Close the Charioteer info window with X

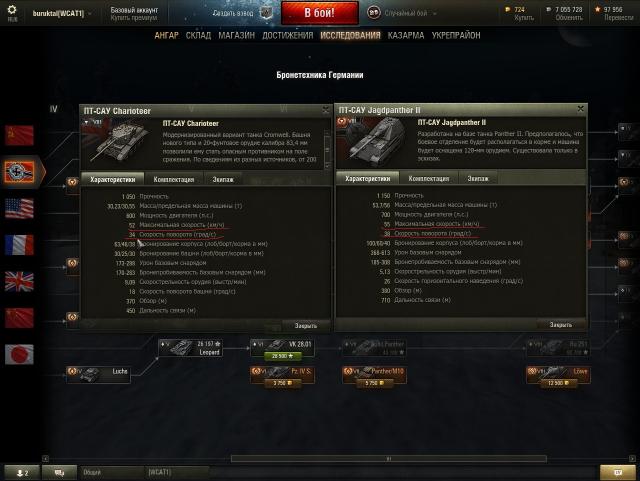pos(326,110)
